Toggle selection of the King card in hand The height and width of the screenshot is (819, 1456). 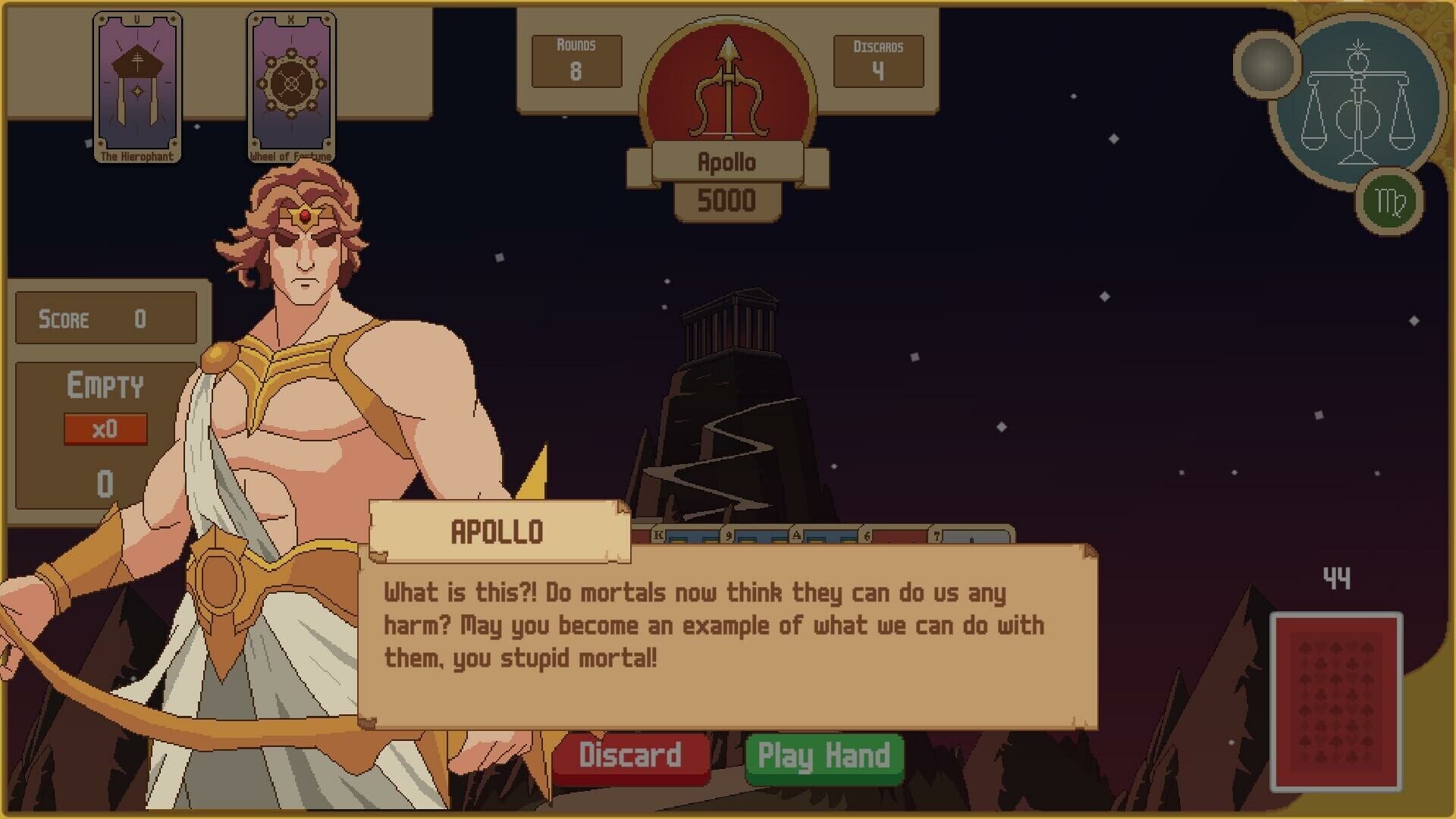tap(660, 535)
